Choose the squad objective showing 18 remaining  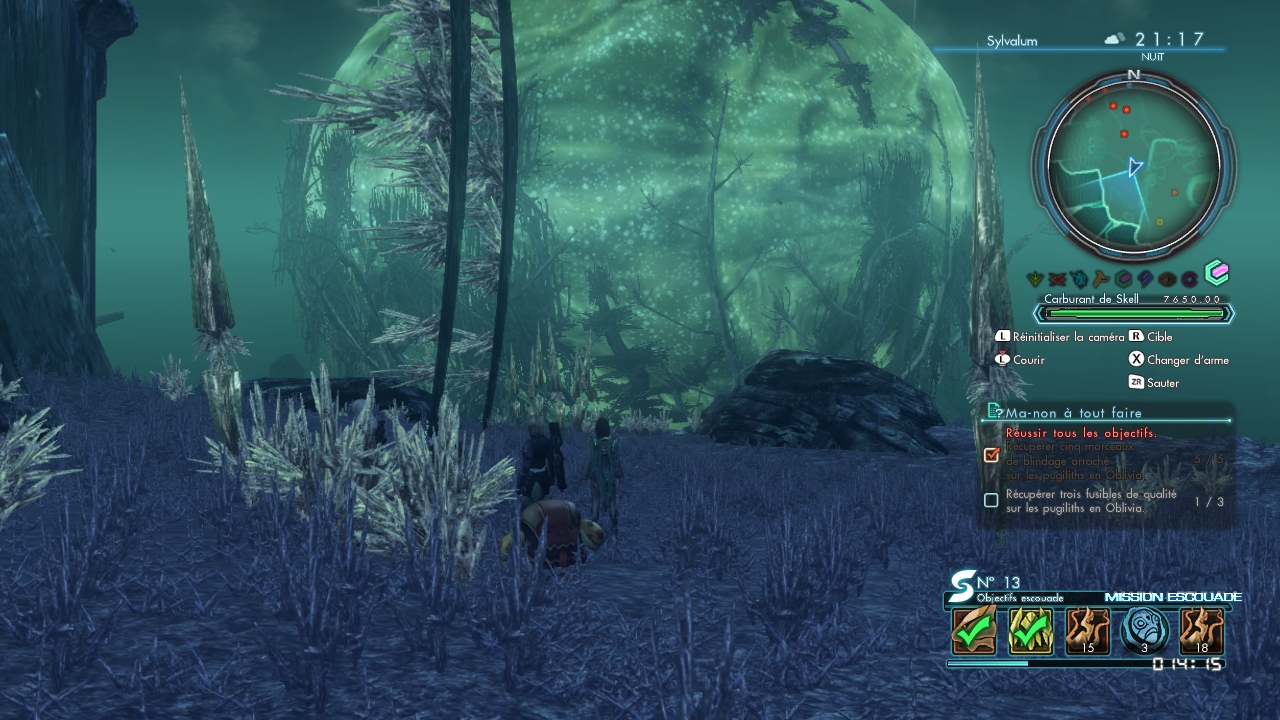coord(1201,631)
